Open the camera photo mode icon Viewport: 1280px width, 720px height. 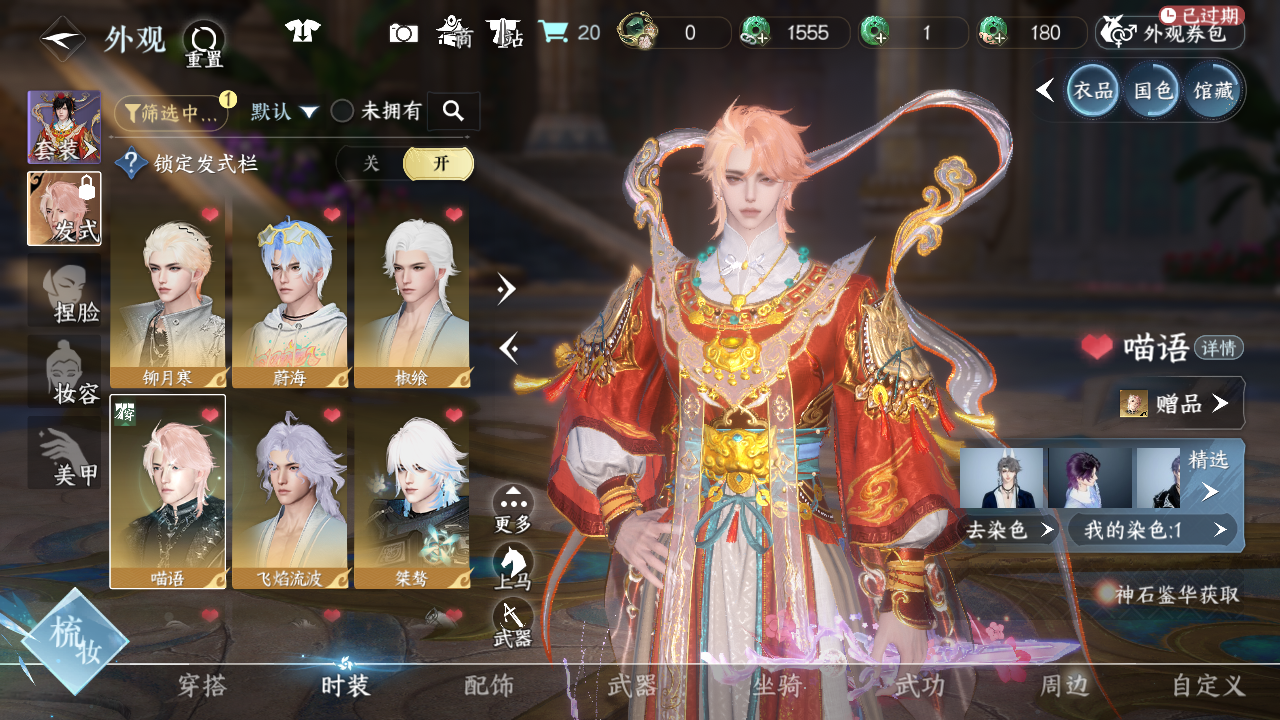click(403, 33)
